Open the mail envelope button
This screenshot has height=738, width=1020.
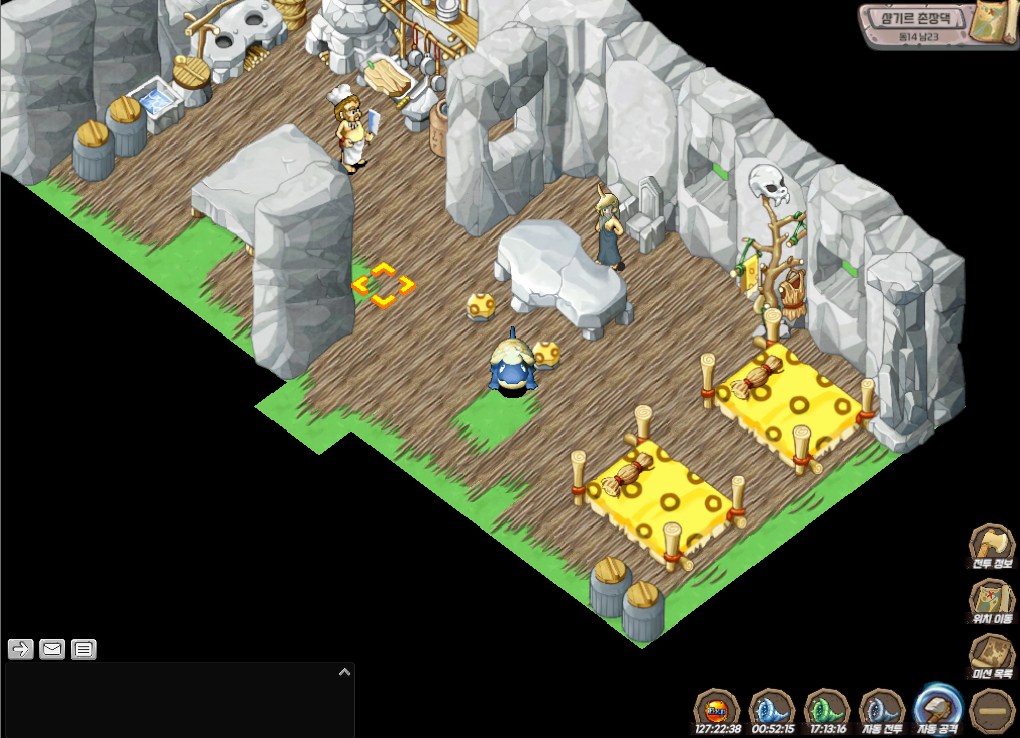(52, 650)
